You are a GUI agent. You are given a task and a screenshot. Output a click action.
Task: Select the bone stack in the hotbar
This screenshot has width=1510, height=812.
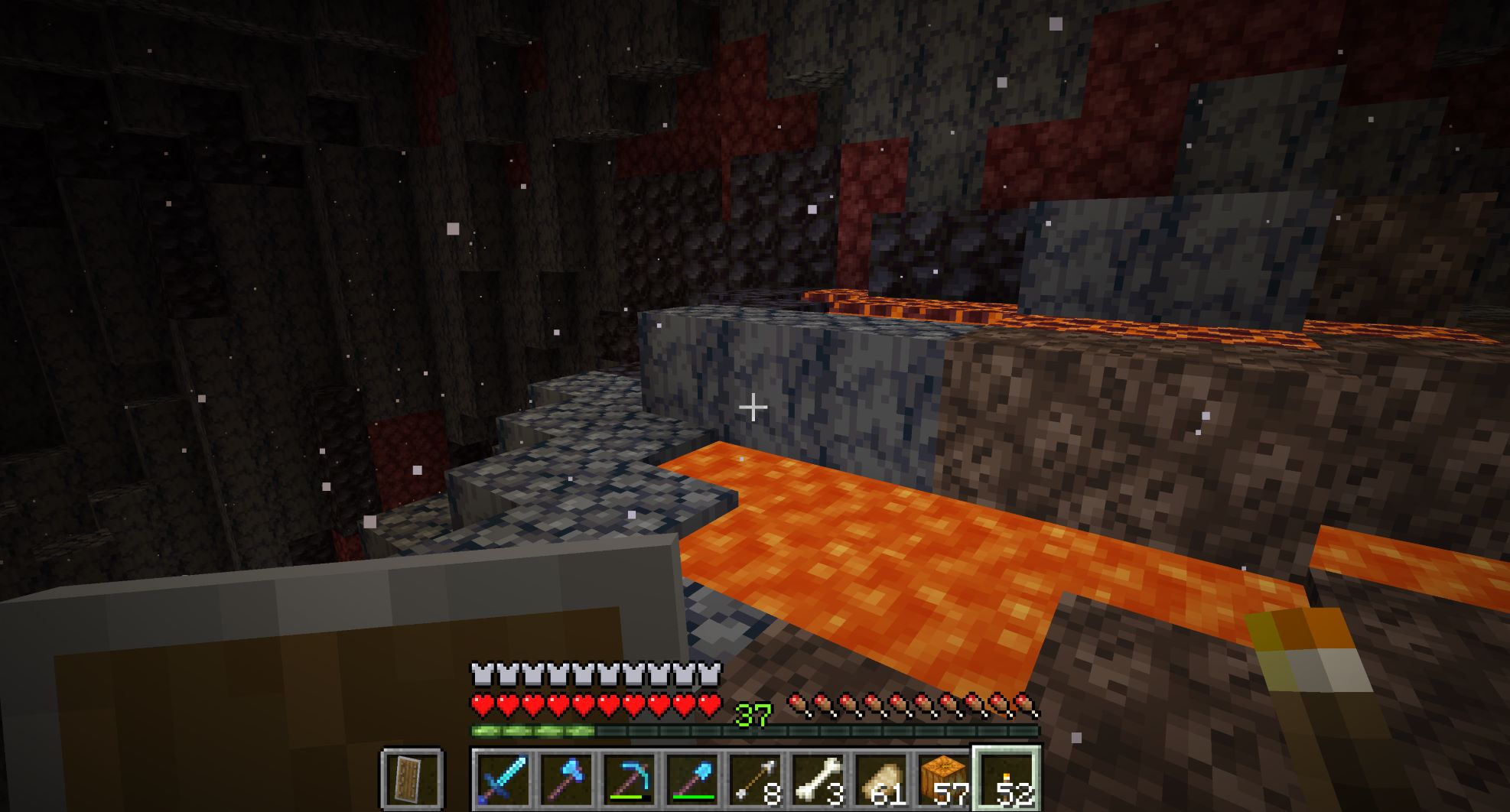818,780
